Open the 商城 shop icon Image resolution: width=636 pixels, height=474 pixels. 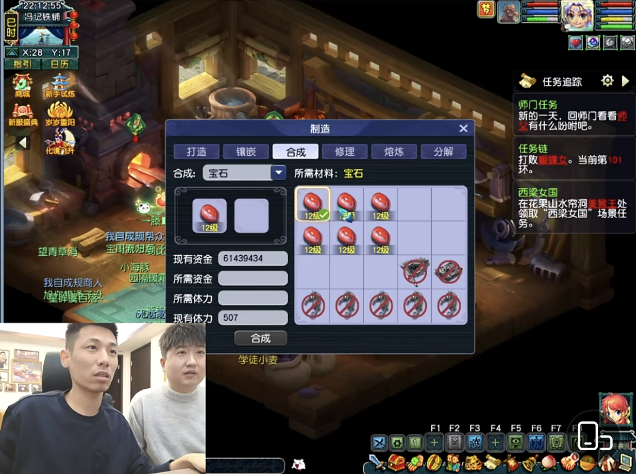[21, 86]
